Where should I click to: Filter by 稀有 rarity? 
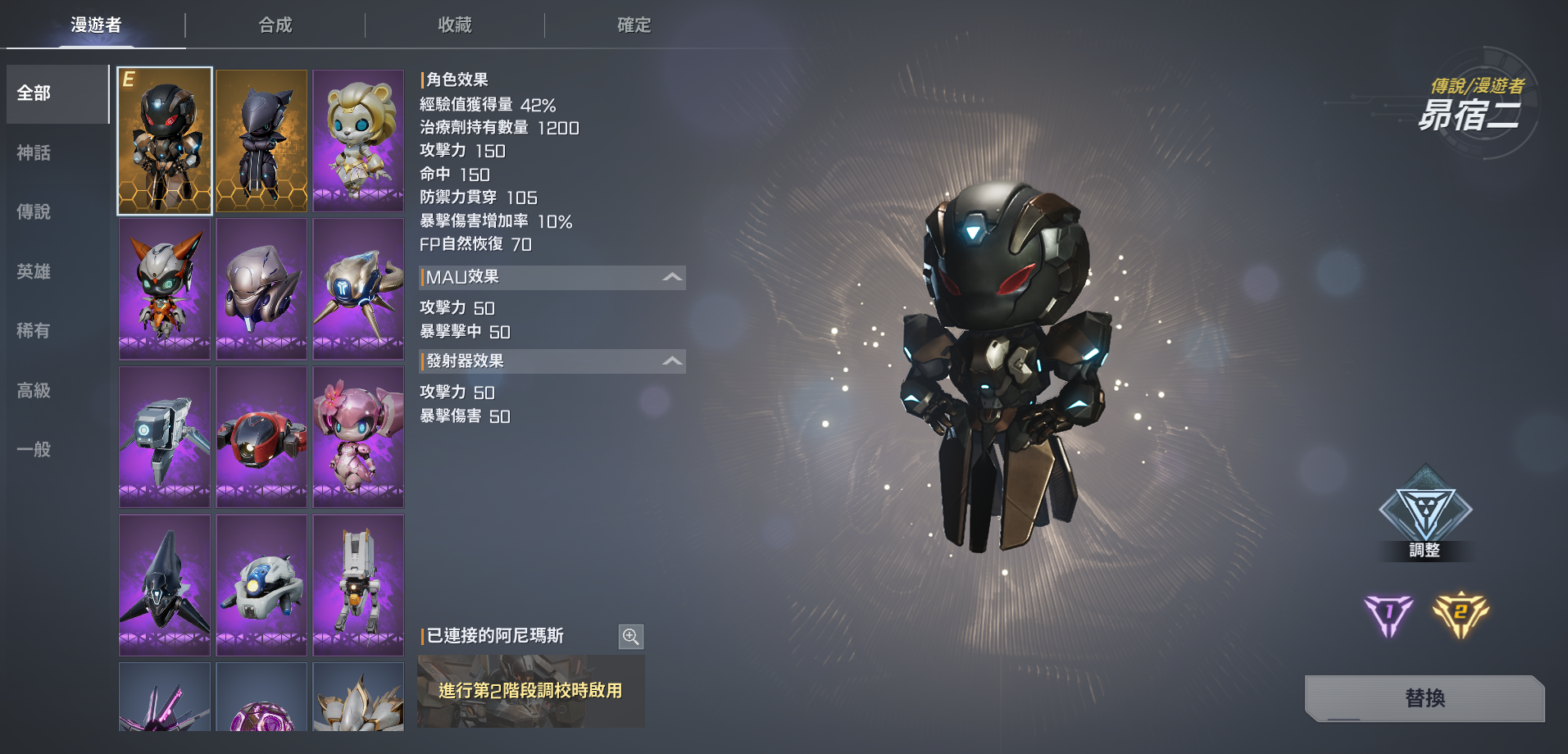coord(34,331)
